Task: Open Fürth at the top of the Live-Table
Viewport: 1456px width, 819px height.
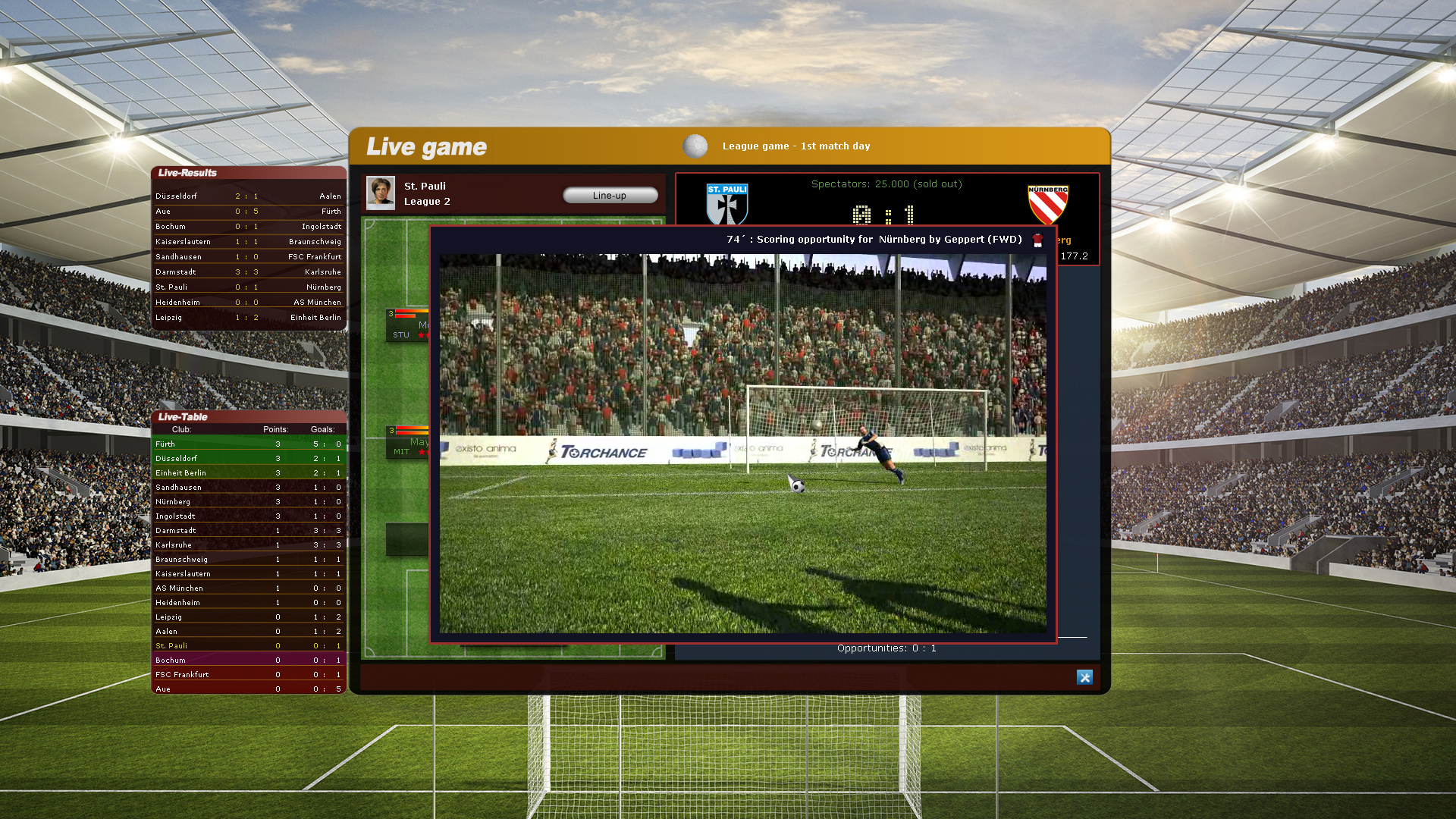Action: tap(248, 444)
